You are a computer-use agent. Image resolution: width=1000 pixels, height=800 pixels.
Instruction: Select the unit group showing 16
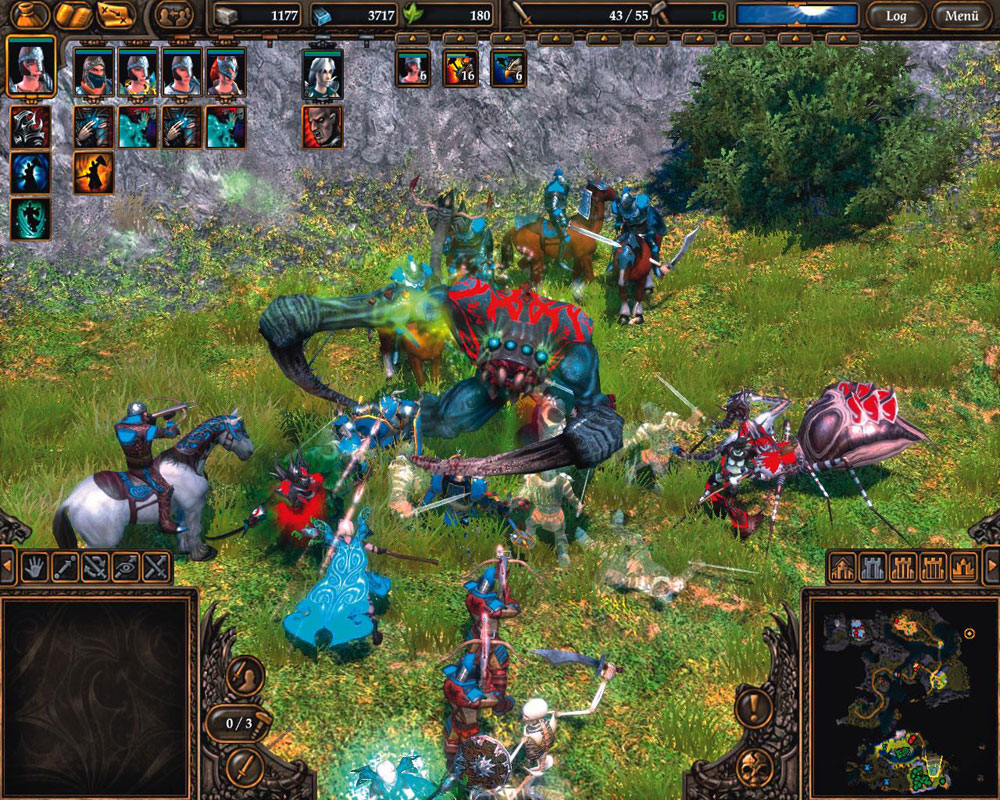pos(461,69)
